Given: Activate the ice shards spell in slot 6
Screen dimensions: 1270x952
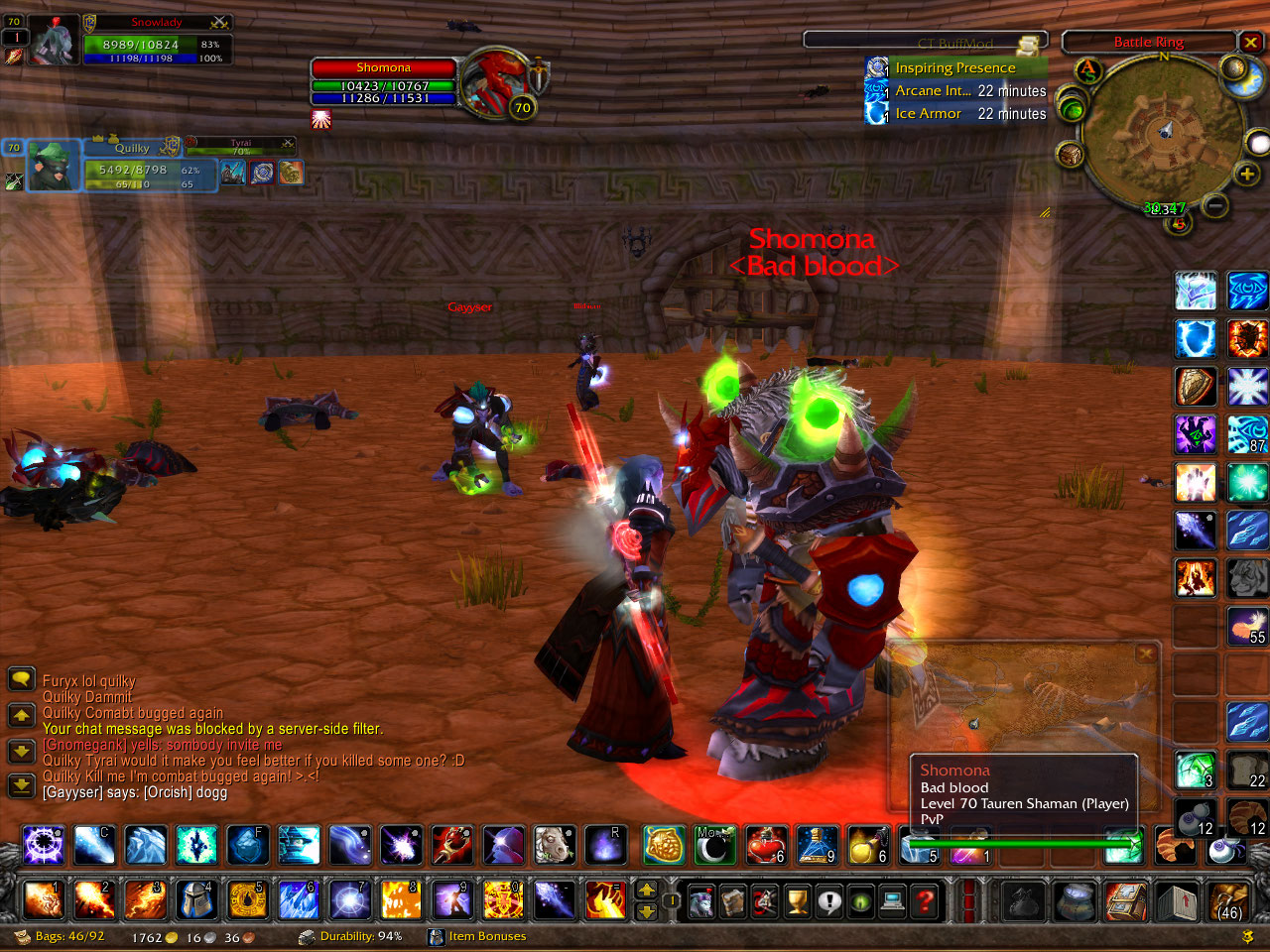Looking at the screenshot, I should point(299,900).
